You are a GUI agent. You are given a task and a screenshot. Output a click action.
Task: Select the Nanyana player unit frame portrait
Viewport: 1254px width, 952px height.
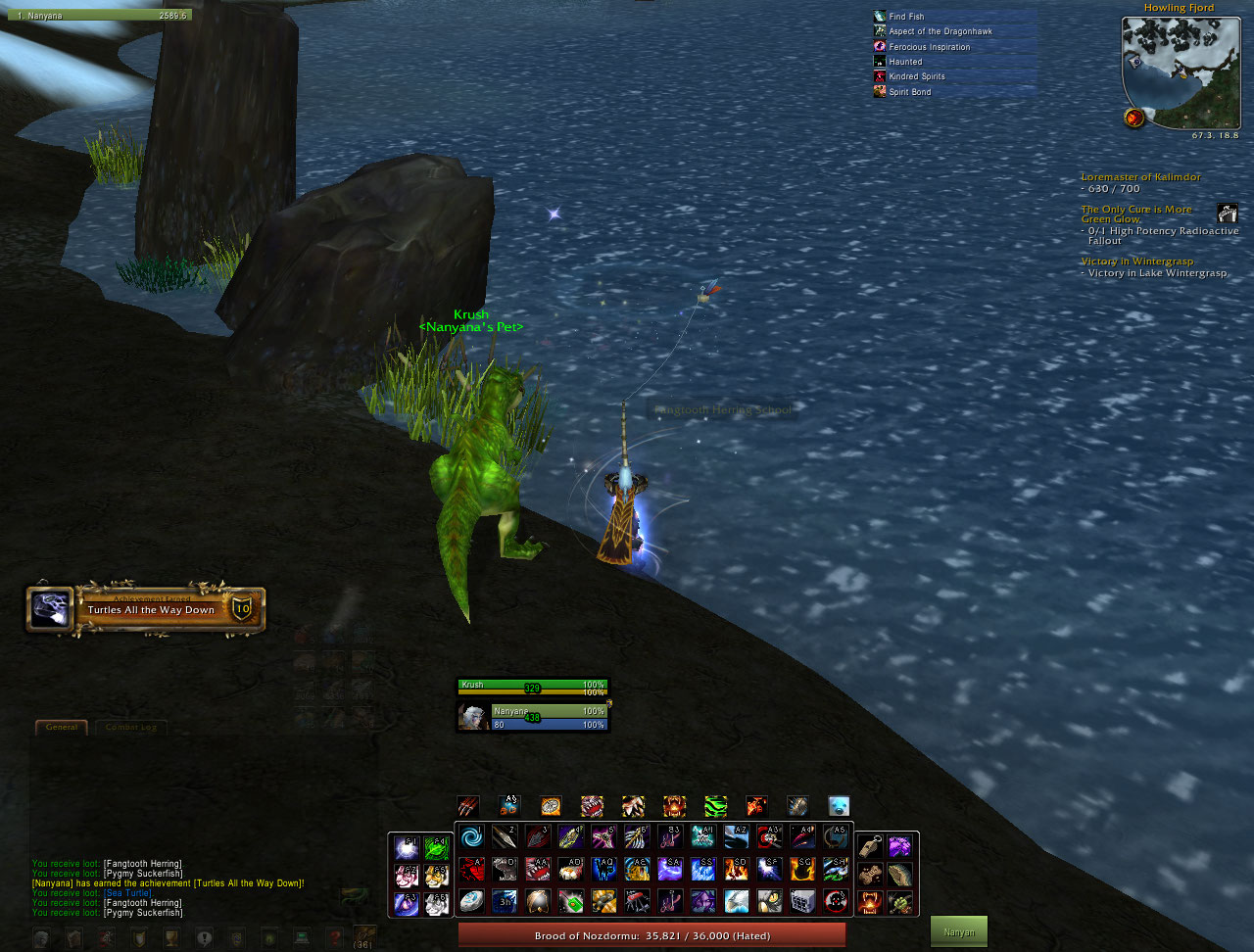(x=474, y=717)
